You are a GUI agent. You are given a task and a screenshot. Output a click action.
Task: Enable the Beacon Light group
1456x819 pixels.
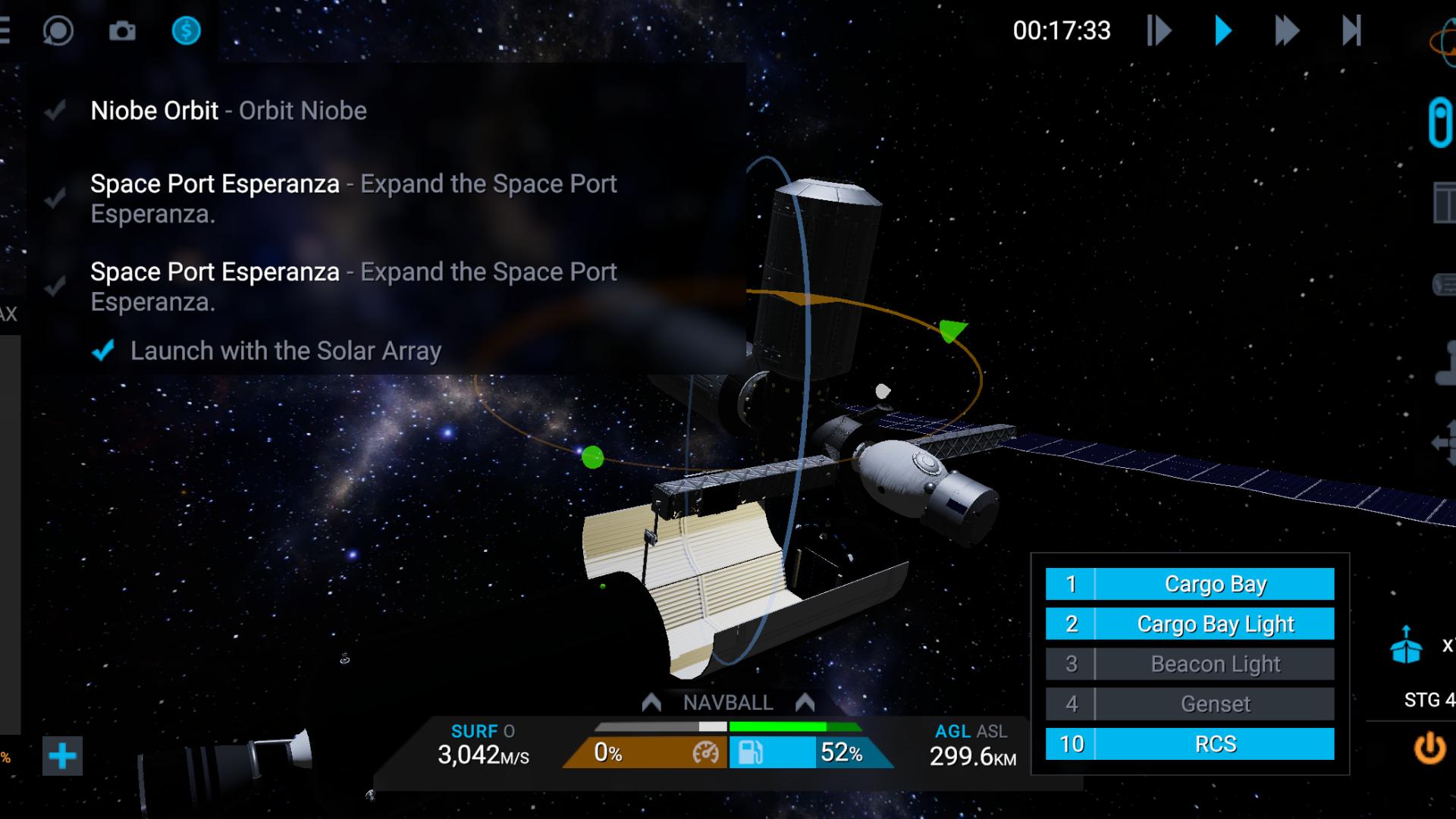click(x=1189, y=664)
